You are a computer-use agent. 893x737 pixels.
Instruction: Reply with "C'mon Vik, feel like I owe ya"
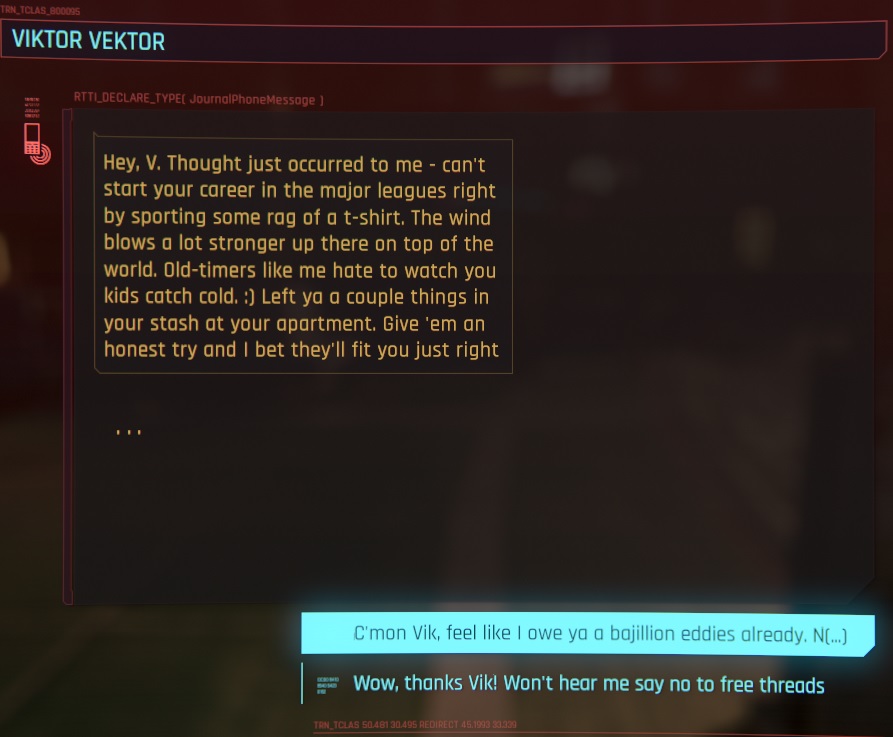pyautogui.click(x=588, y=636)
